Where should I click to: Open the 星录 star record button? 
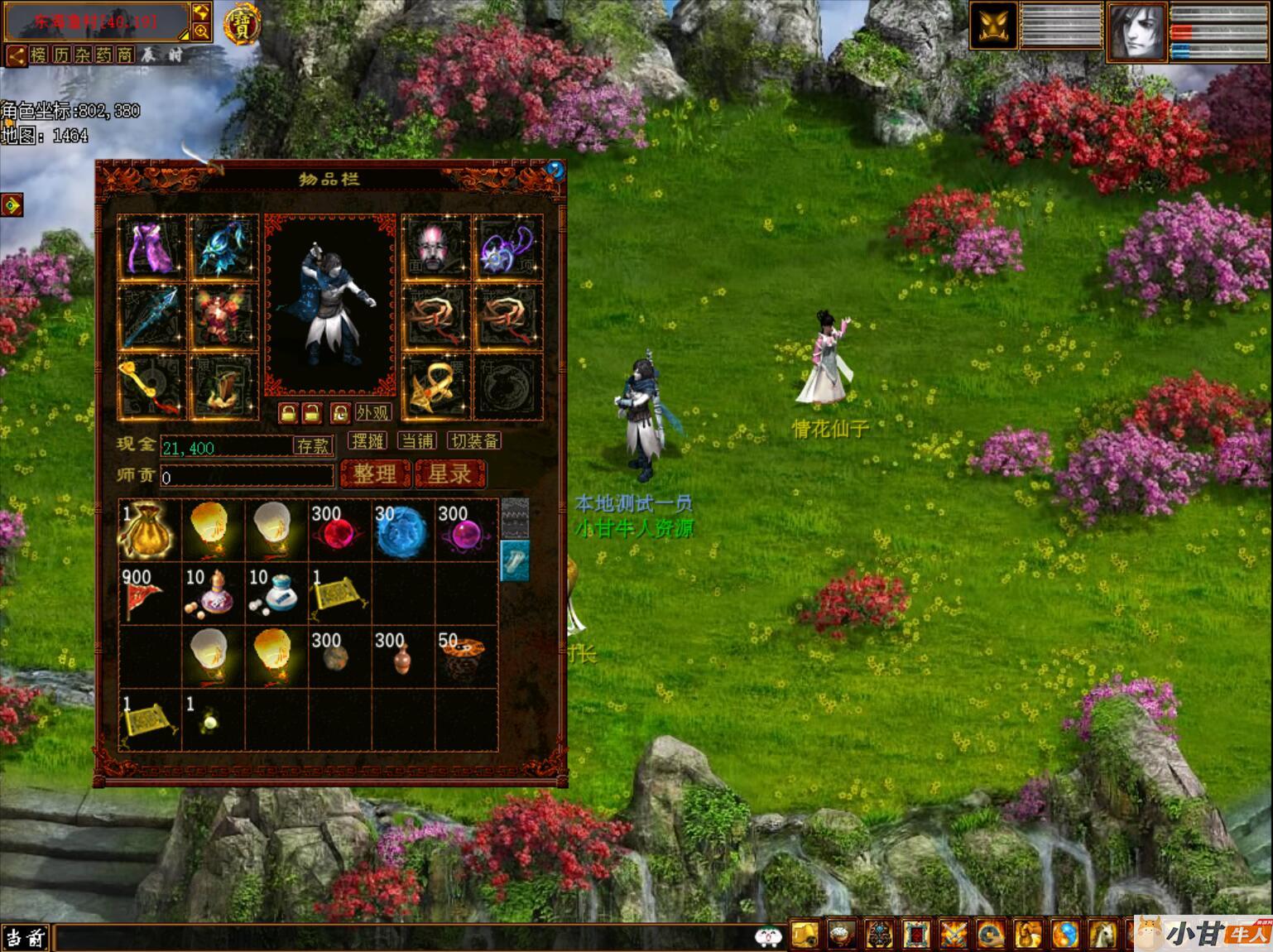(x=449, y=474)
